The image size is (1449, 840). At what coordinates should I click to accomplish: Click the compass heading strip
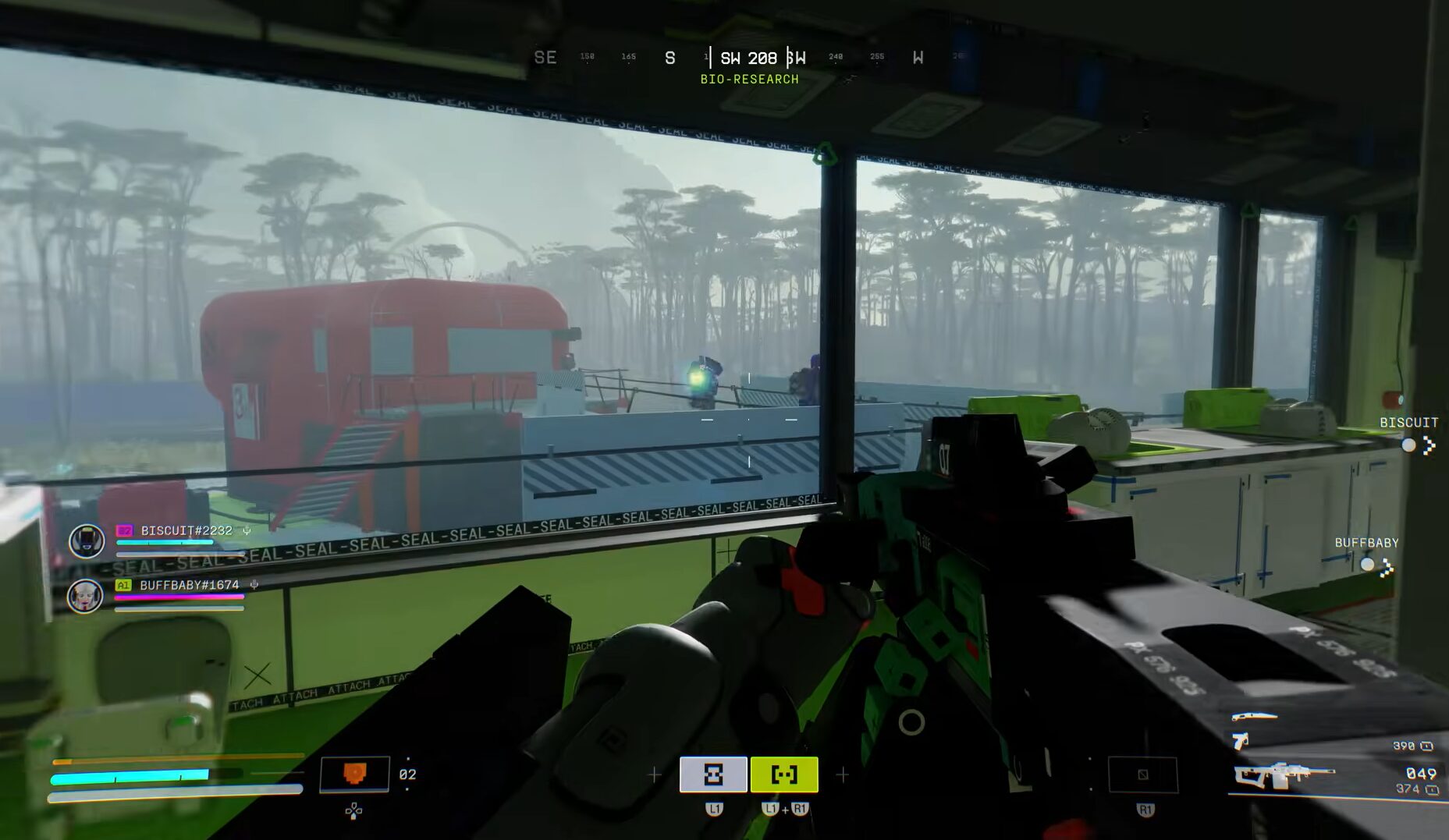tap(749, 58)
